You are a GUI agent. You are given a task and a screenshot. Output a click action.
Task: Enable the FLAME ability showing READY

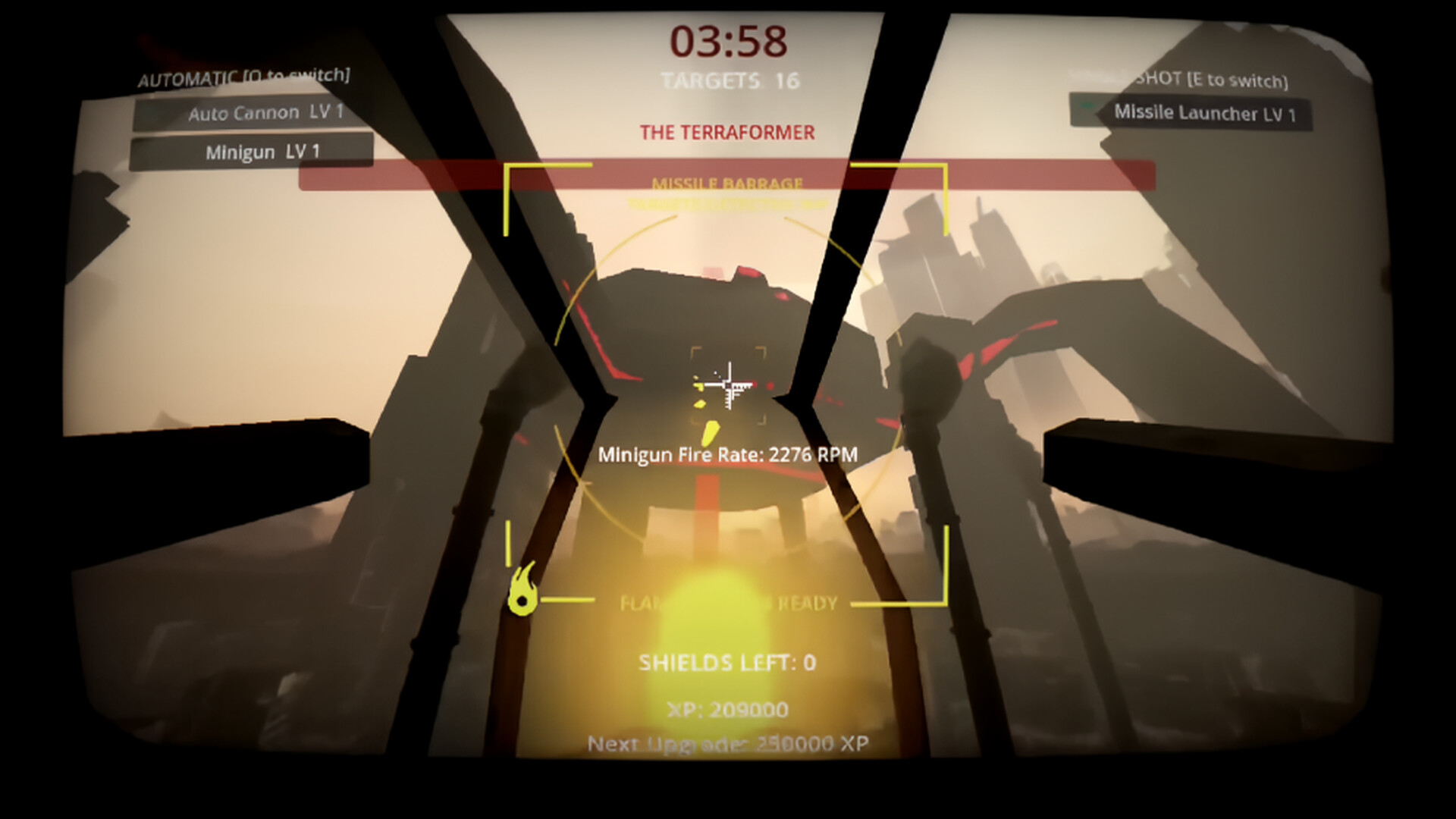tap(728, 604)
